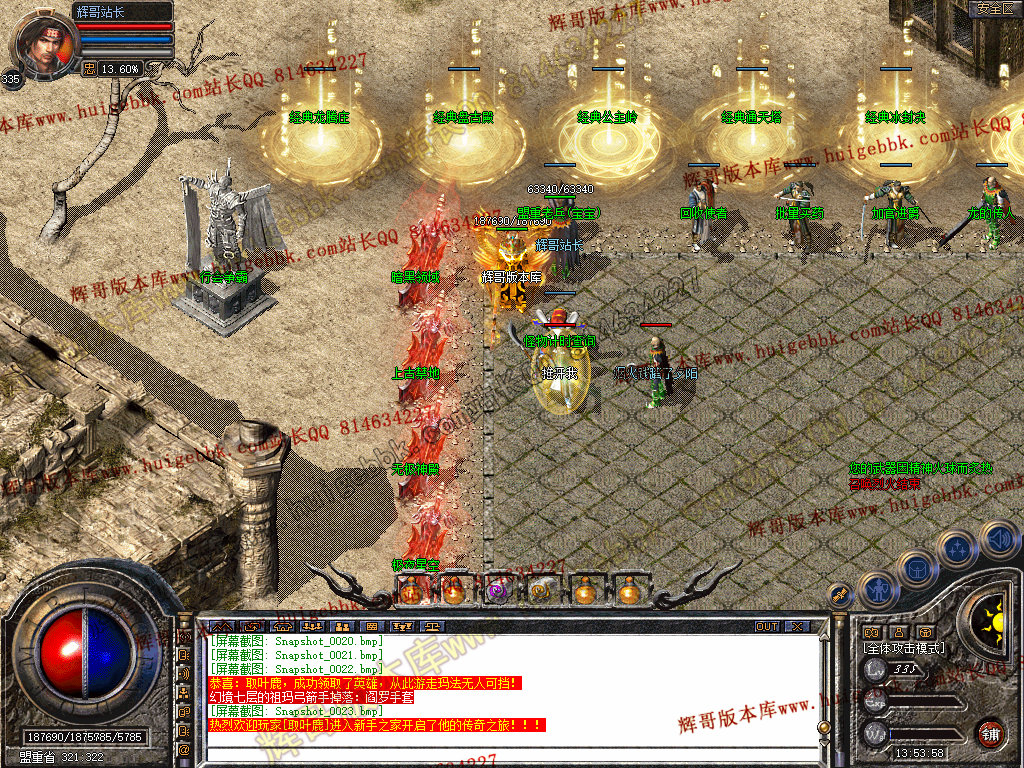Select the purple swirl scroll in the belt
1024x768 pixels.
[497, 591]
